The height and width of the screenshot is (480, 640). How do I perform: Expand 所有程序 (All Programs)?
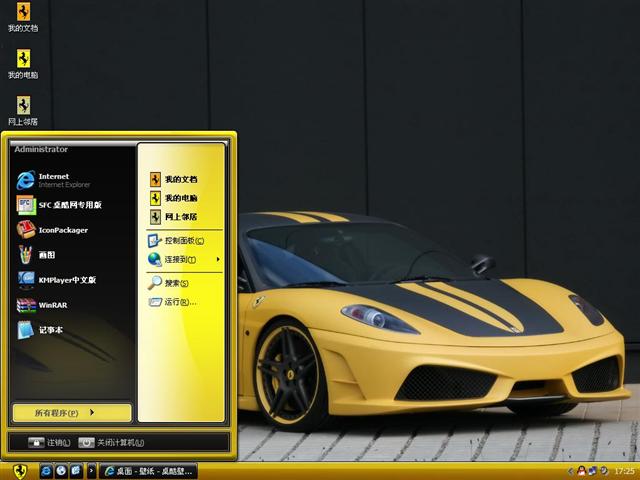pos(72,412)
